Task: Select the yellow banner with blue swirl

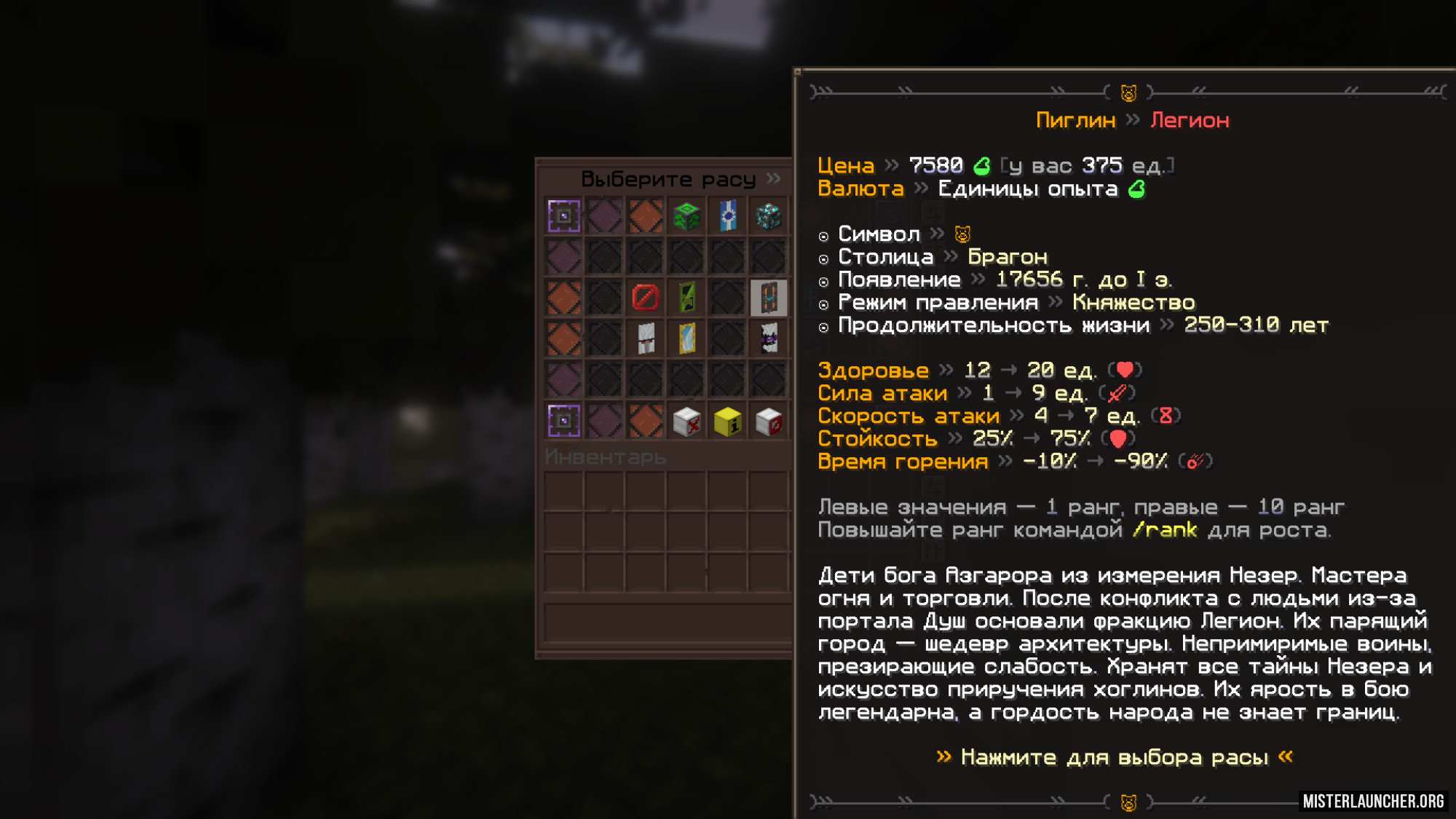Action: pyautogui.click(x=687, y=339)
